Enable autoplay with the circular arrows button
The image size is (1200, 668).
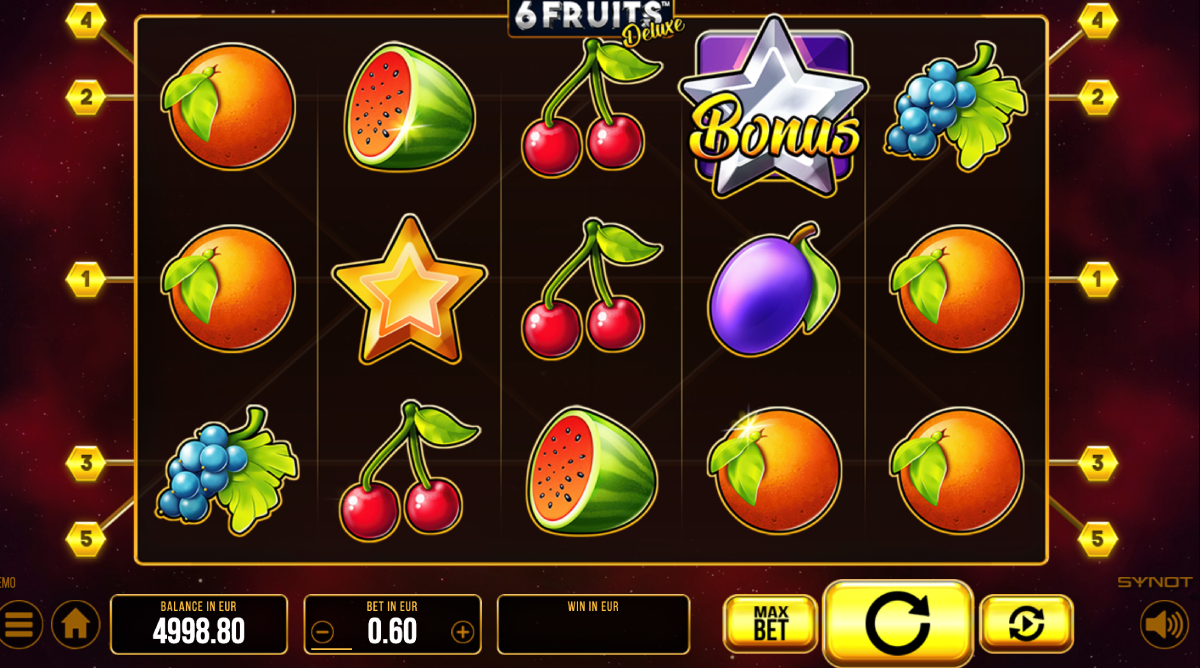[1026, 623]
